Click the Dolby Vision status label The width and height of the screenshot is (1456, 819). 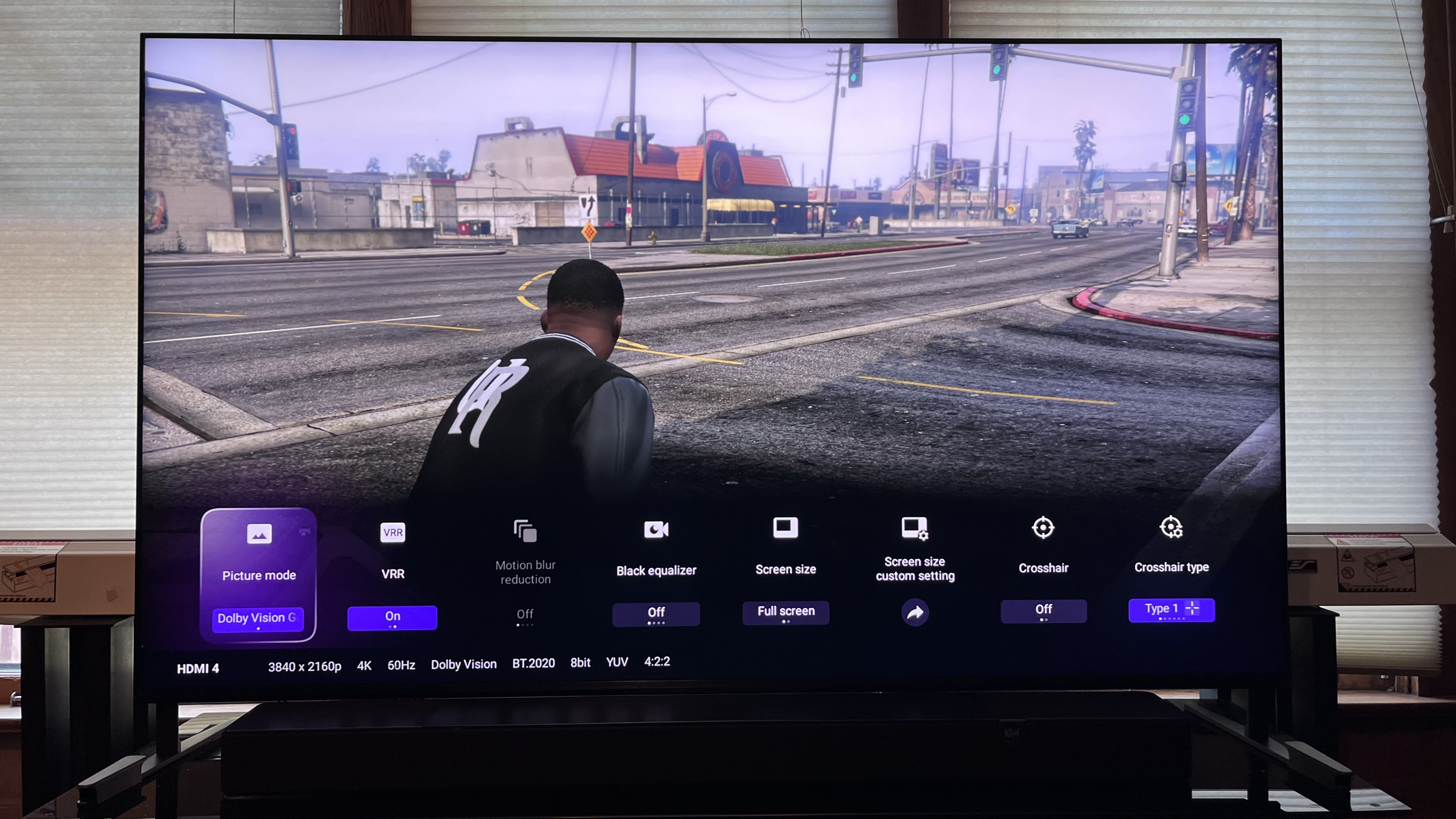click(464, 664)
